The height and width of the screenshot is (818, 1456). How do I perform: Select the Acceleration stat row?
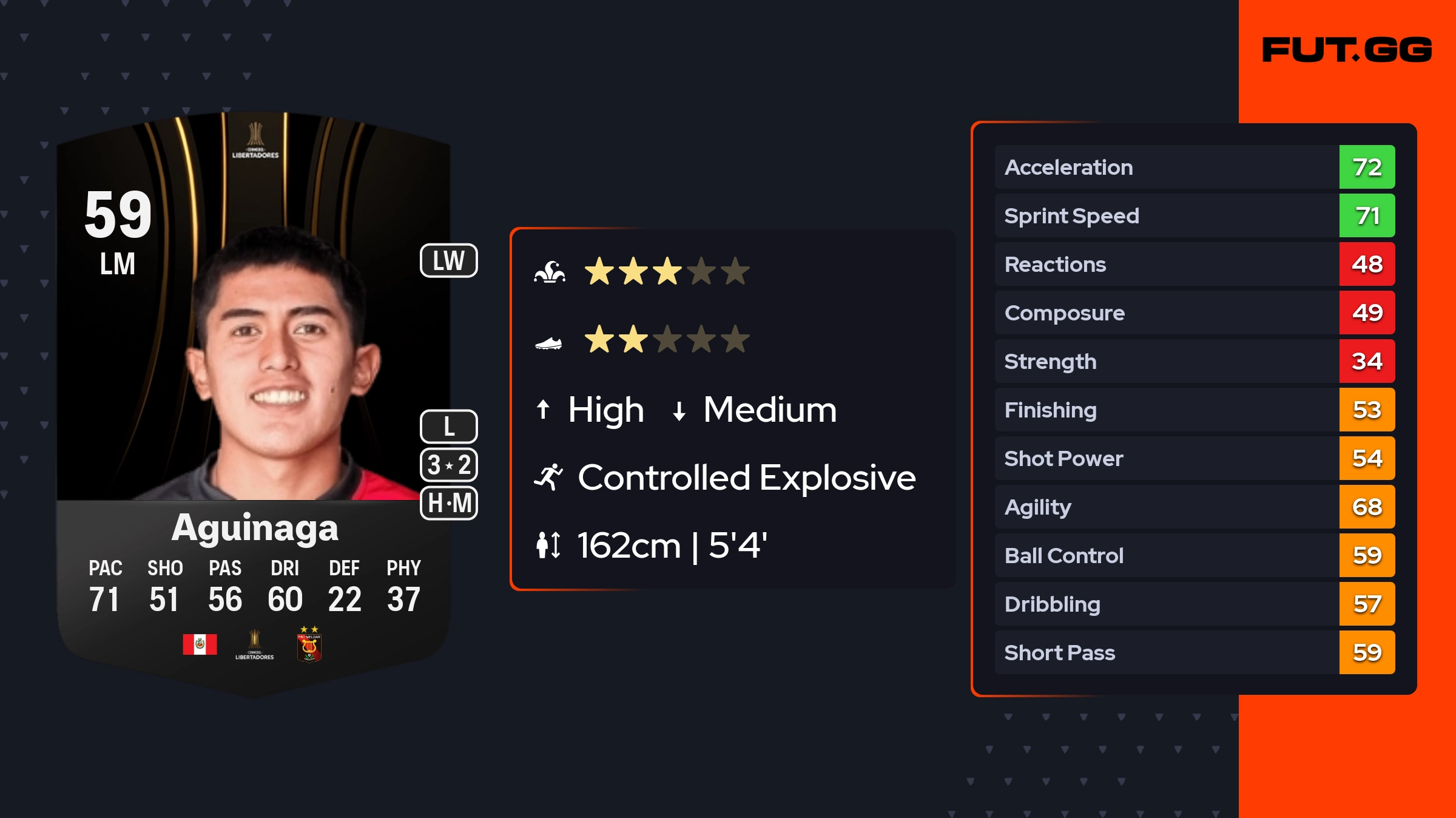point(1194,167)
